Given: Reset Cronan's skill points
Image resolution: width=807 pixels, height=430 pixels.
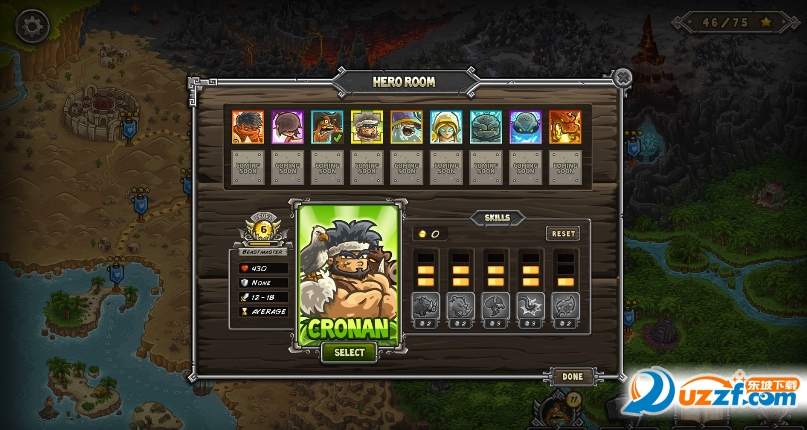Looking at the screenshot, I should tap(563, 233).
